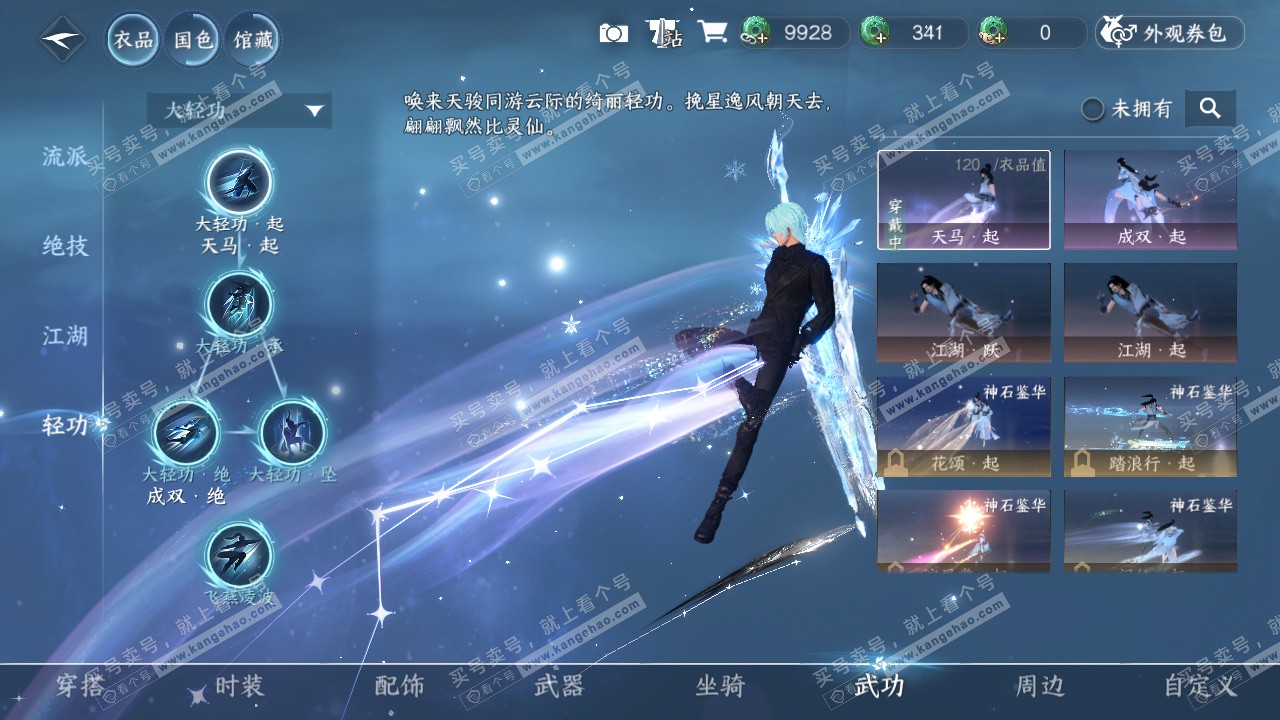Open the shopping cart
The width and height of the screenshot is (1280, 720).
pyautogui.click(x=712, y=32)
